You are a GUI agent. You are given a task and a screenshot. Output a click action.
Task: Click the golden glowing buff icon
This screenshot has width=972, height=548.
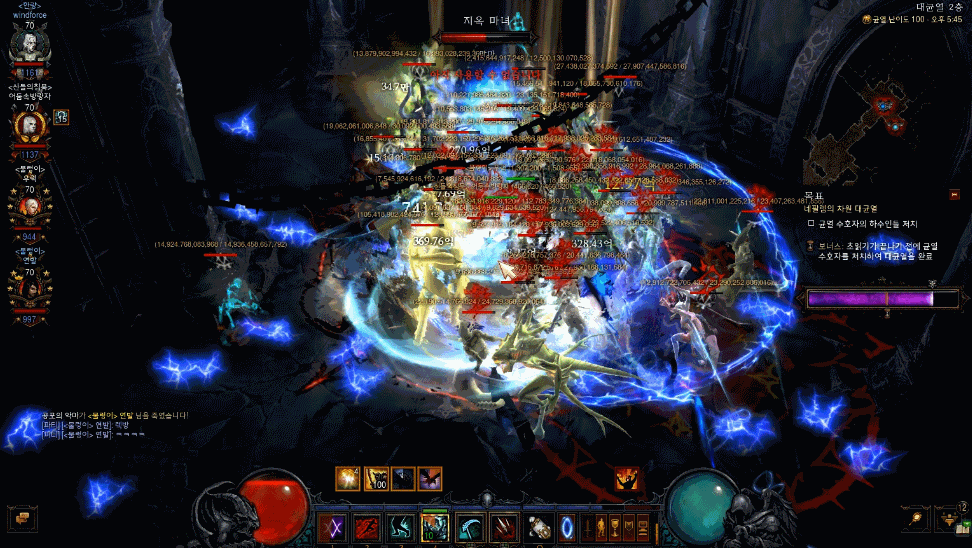[x=348, y=479]
